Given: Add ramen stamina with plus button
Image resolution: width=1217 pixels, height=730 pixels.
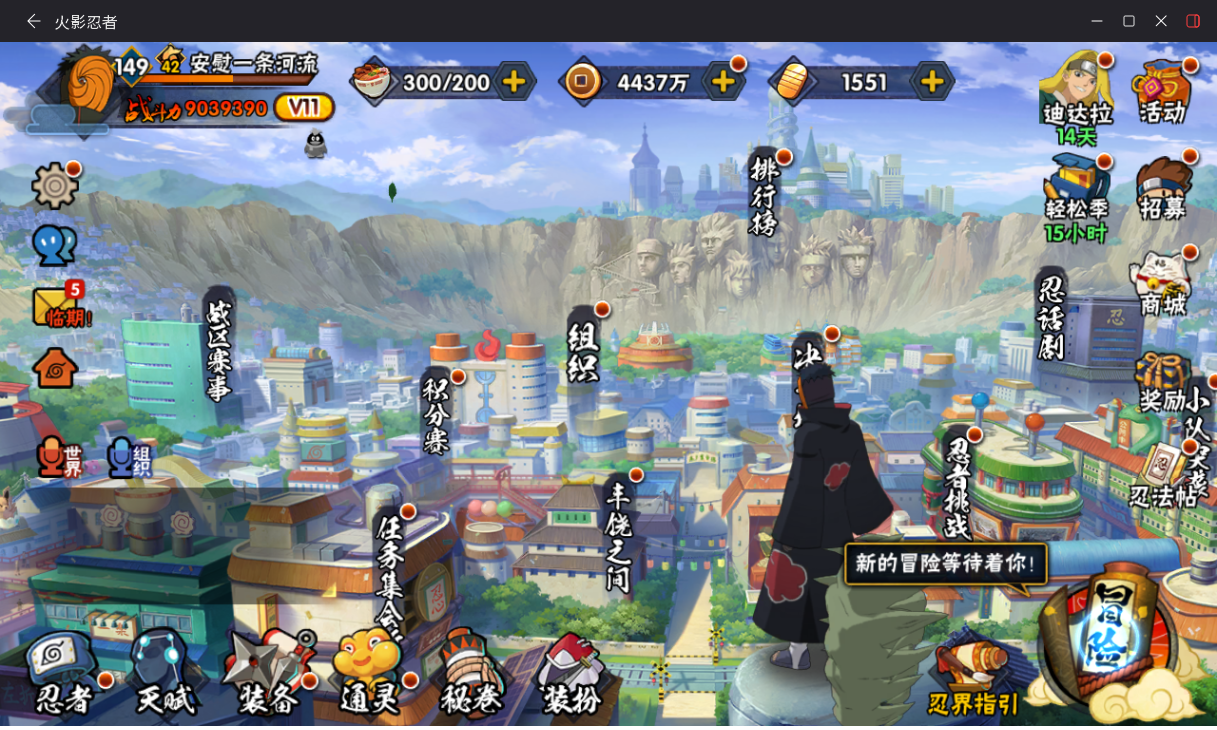Looking at the screenshot, I should (513, 82).
